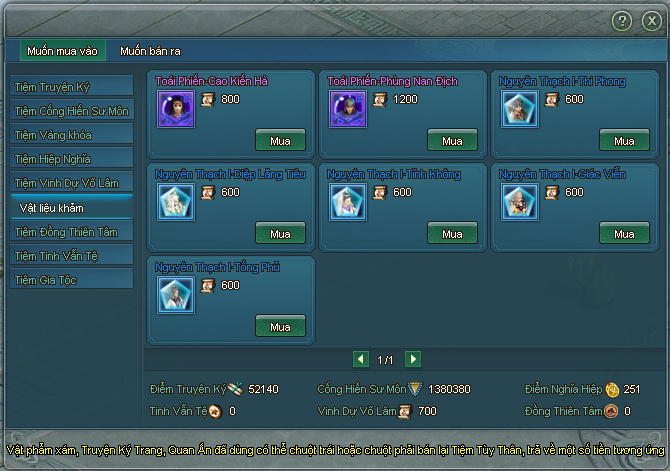Open the help question mark button
Viewport: 670px width, 471px height.
[622, 20]
